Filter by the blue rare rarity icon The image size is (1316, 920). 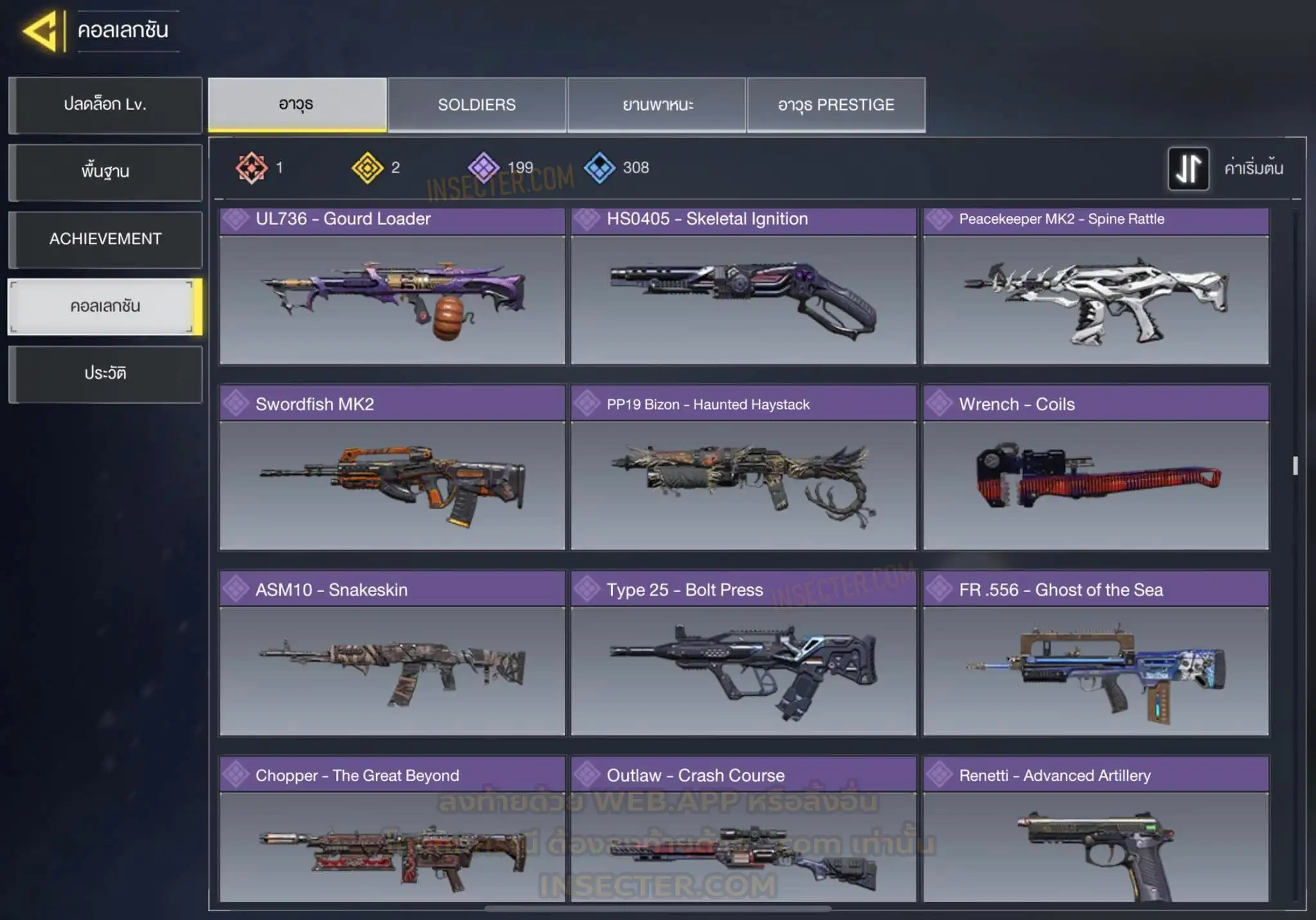600,168
